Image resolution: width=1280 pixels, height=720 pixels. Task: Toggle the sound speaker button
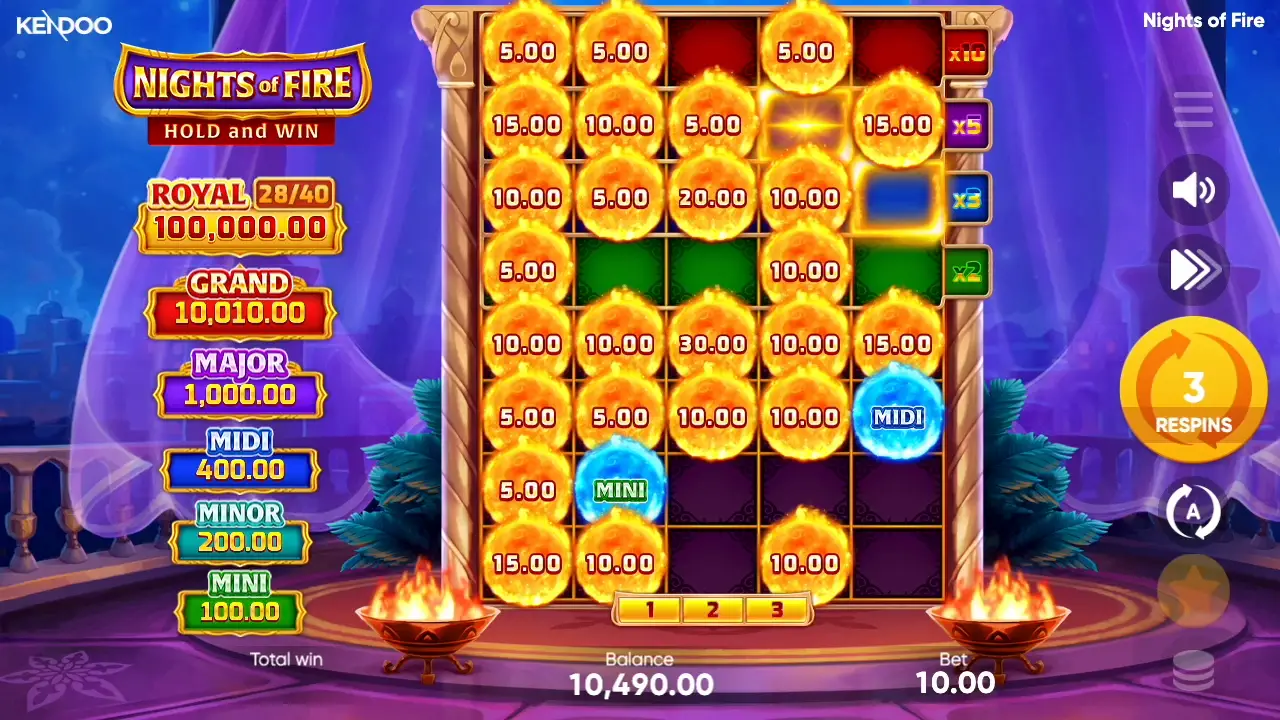[1193, 189]
